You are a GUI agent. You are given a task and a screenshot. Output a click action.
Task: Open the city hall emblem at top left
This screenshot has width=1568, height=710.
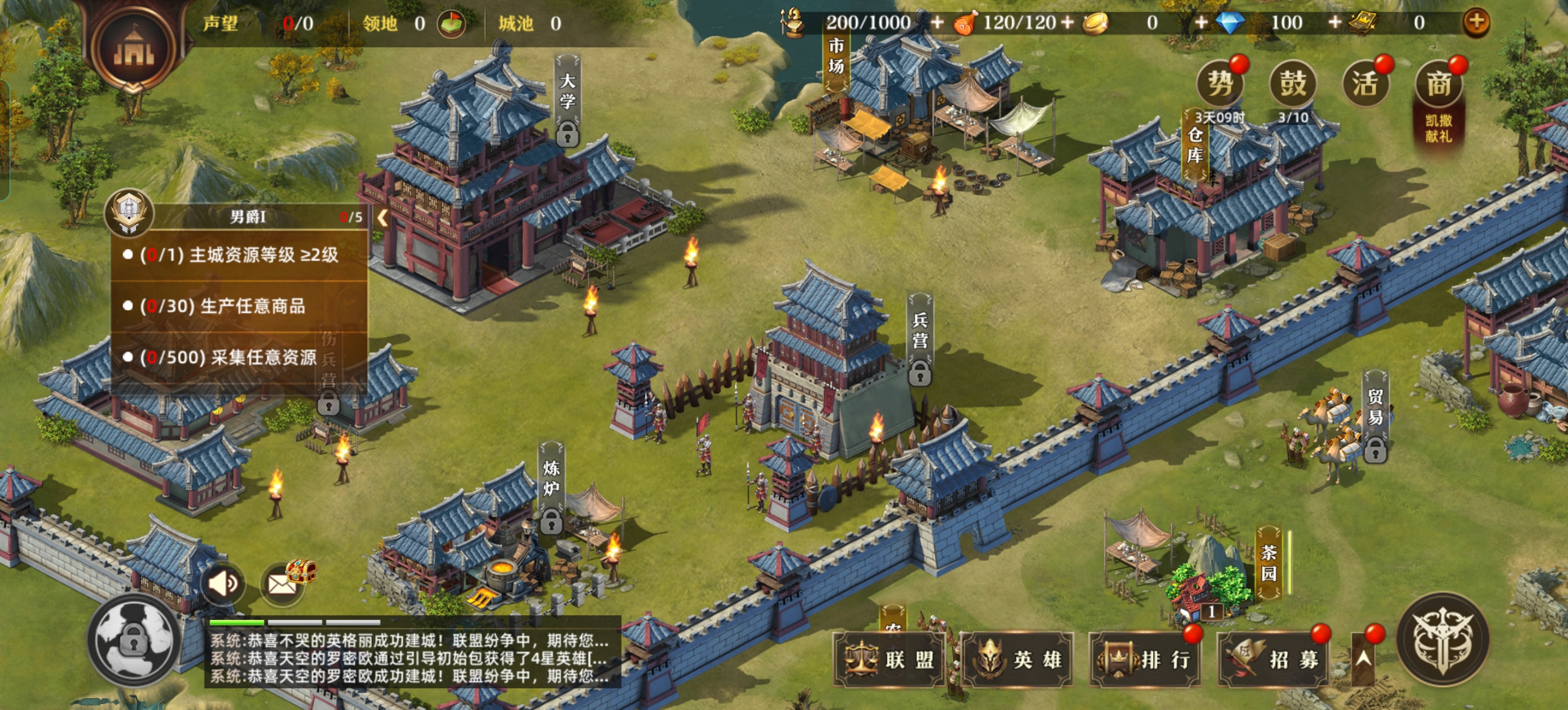tap(134, 47)
